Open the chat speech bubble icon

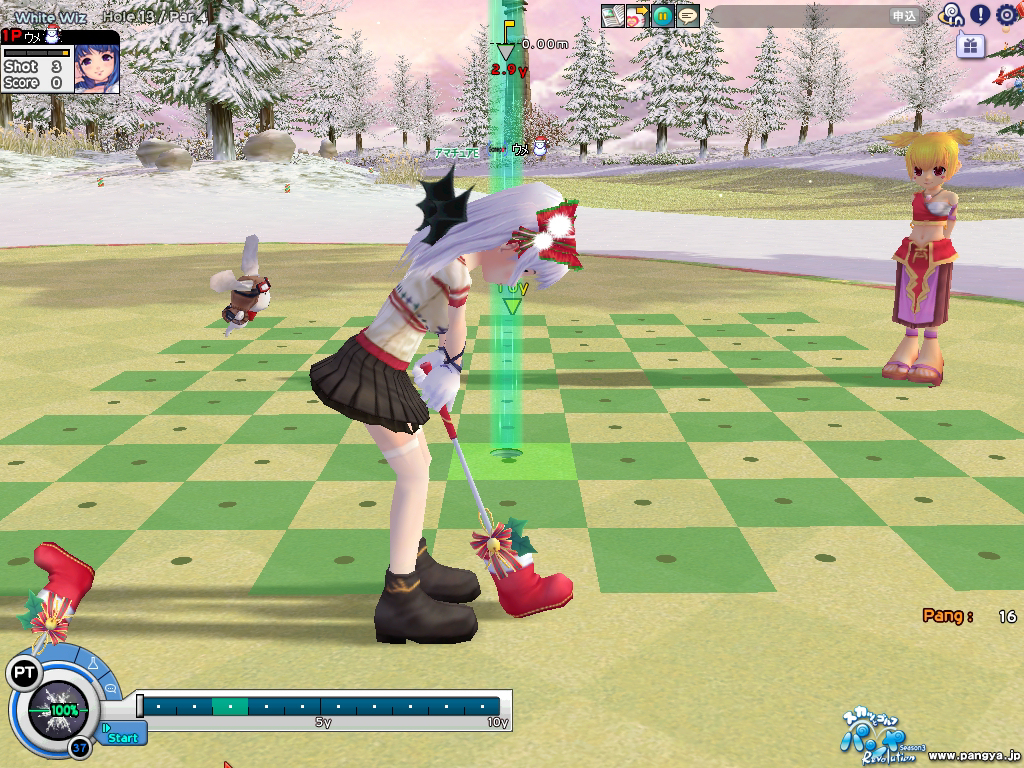pos(687,16)
